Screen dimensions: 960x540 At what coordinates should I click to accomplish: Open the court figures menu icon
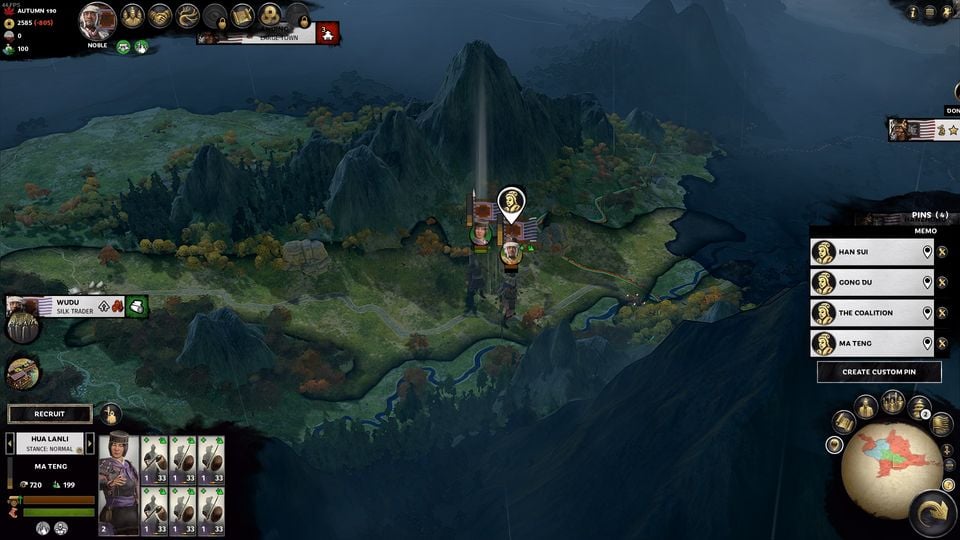tap(133, 16)
